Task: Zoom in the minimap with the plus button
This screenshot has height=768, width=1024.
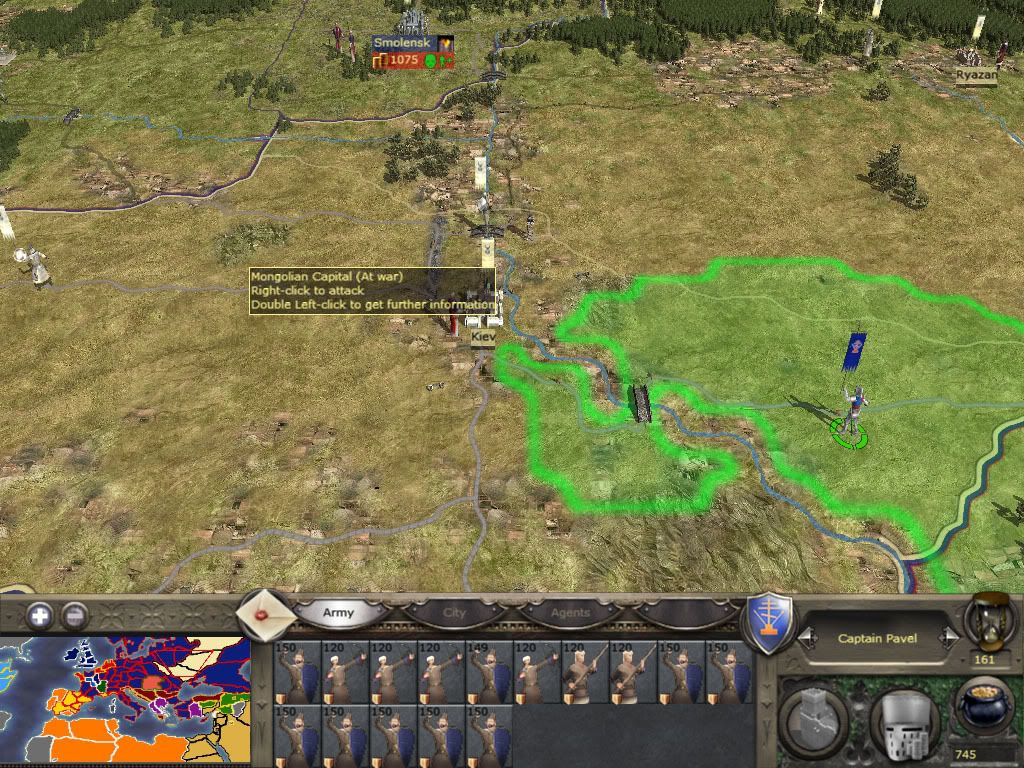Action: [40, 616]
